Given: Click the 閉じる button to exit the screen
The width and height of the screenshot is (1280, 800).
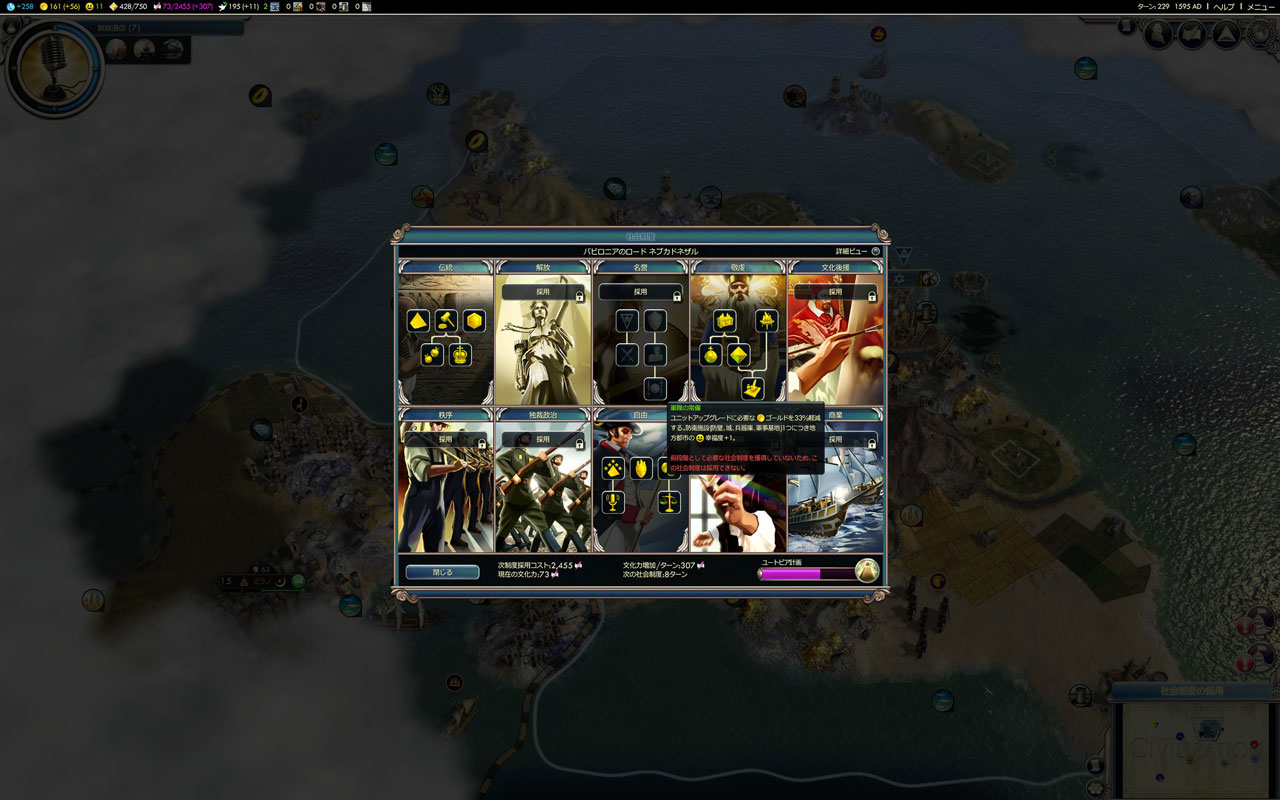Looking at the screenshot, I should (442, 572).
